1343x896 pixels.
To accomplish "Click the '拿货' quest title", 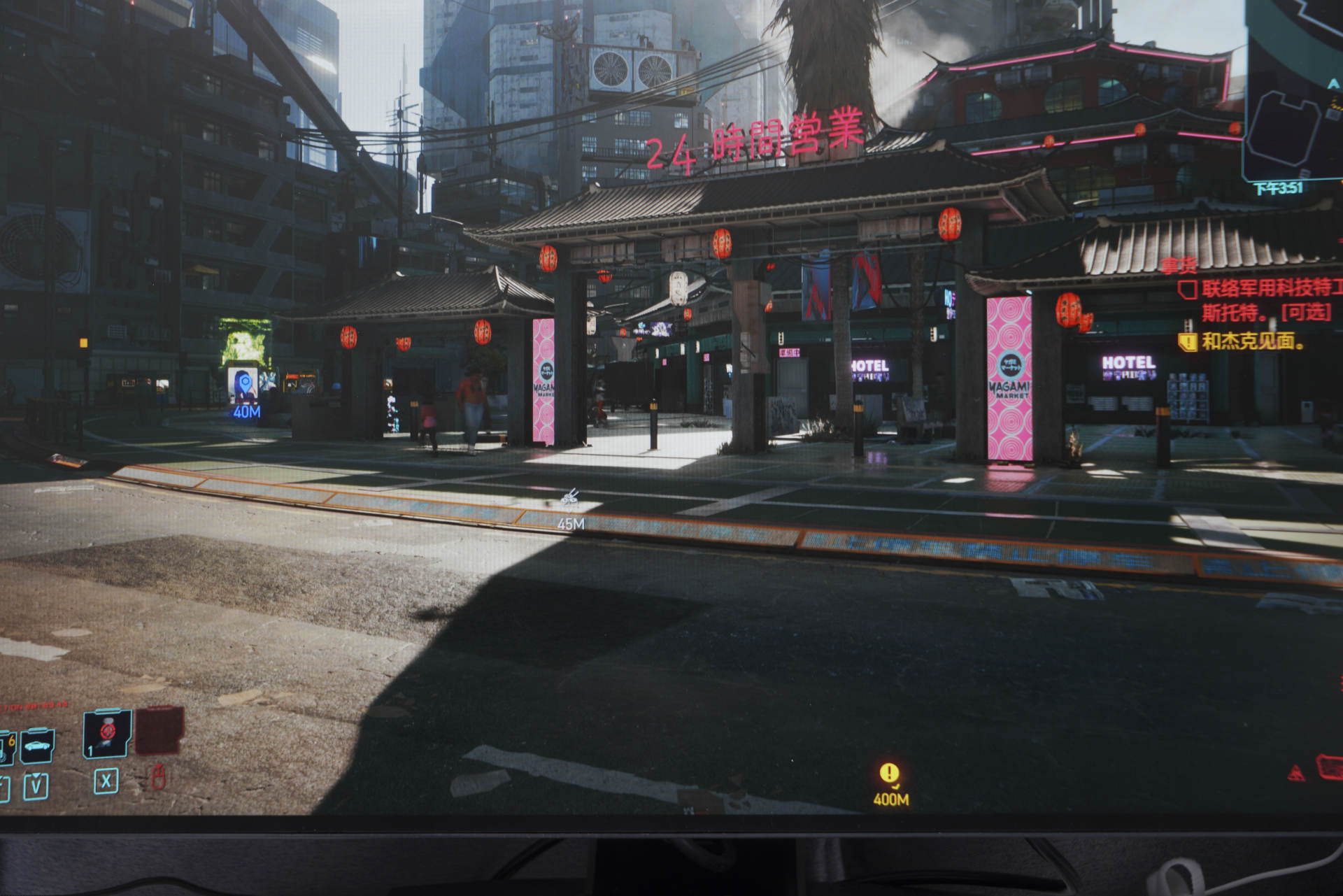I will (1179, 266).
